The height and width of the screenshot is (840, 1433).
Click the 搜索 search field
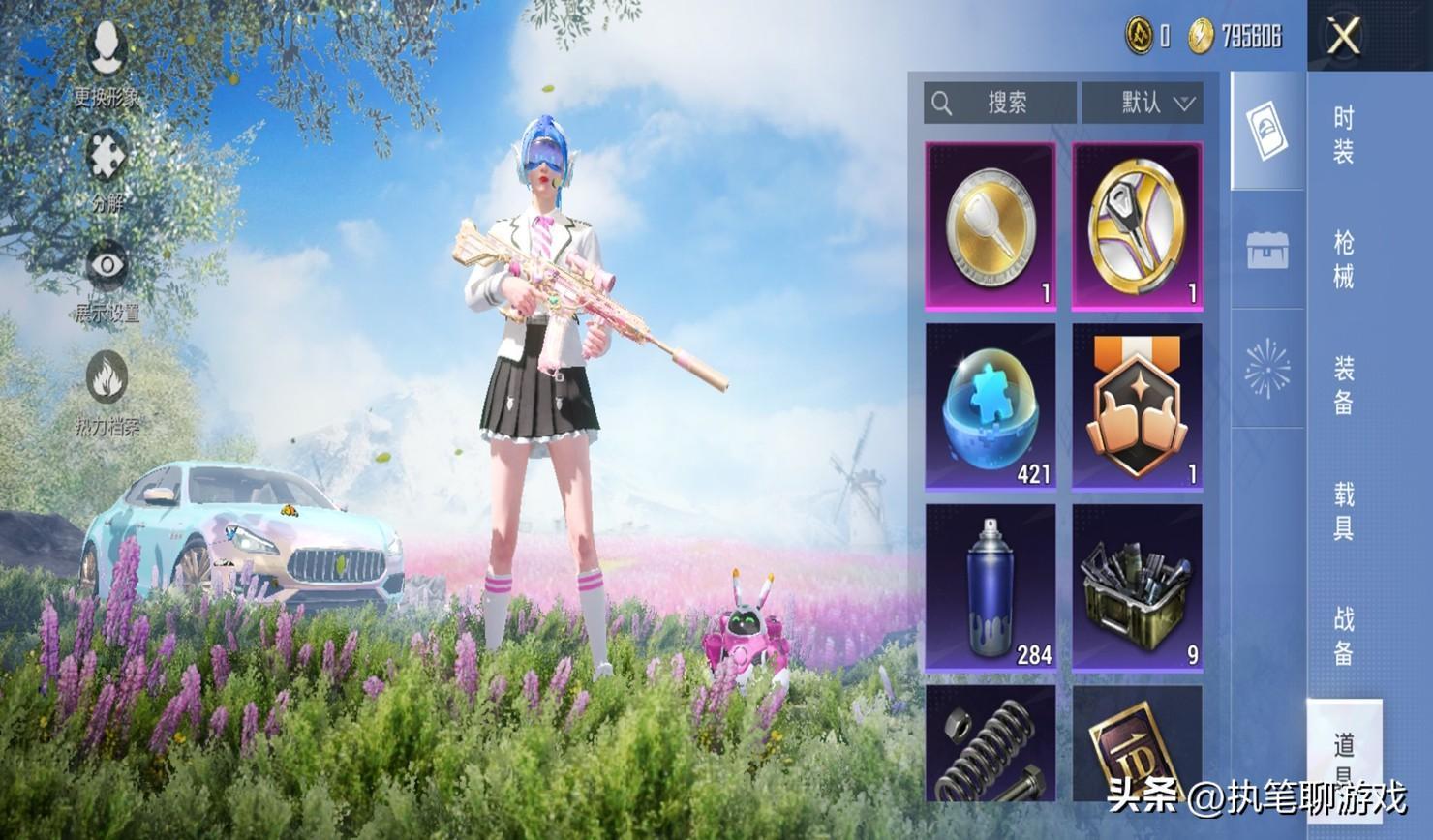click(999, 103)
